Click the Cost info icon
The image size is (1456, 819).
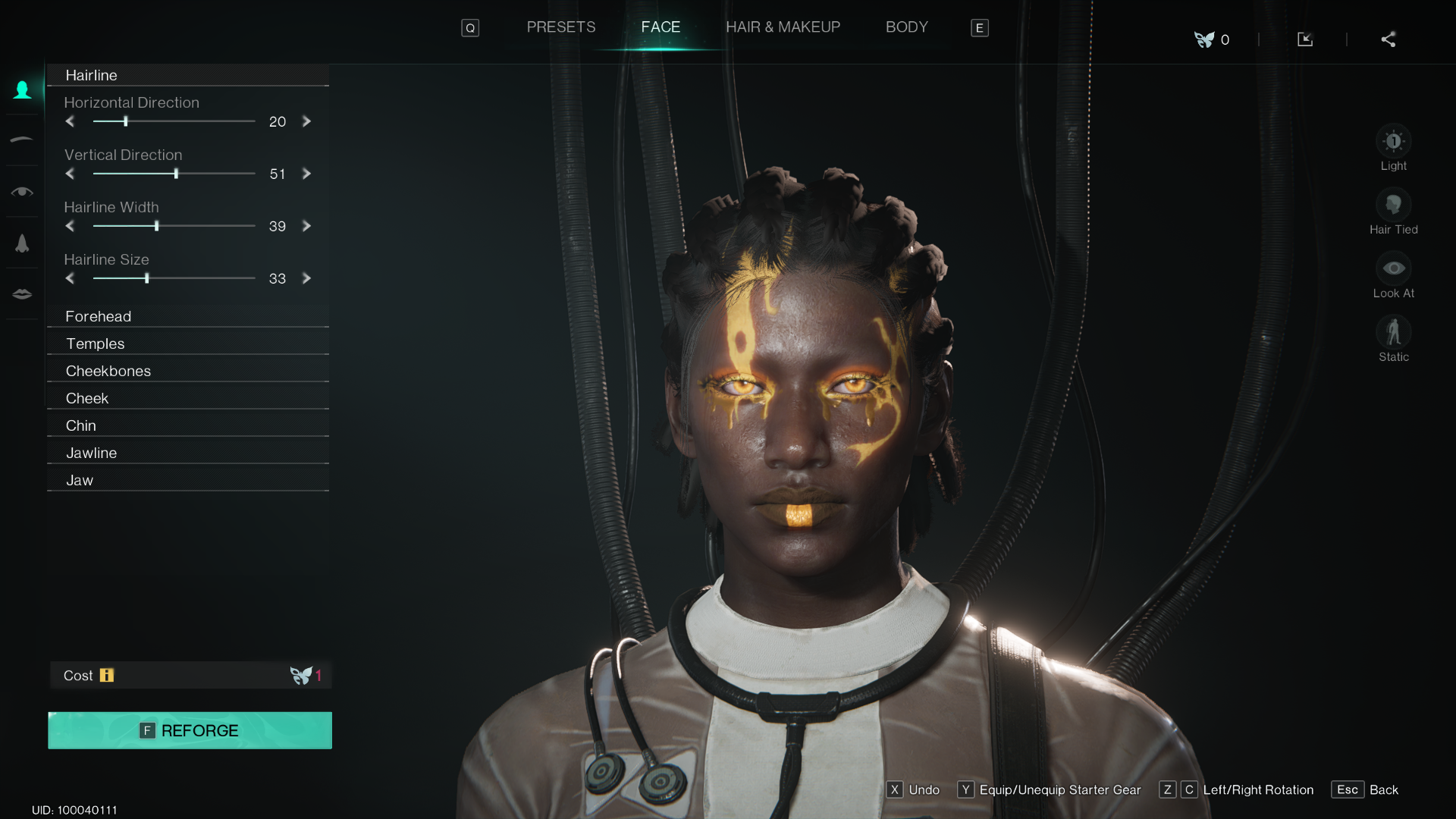pos(107,675)
